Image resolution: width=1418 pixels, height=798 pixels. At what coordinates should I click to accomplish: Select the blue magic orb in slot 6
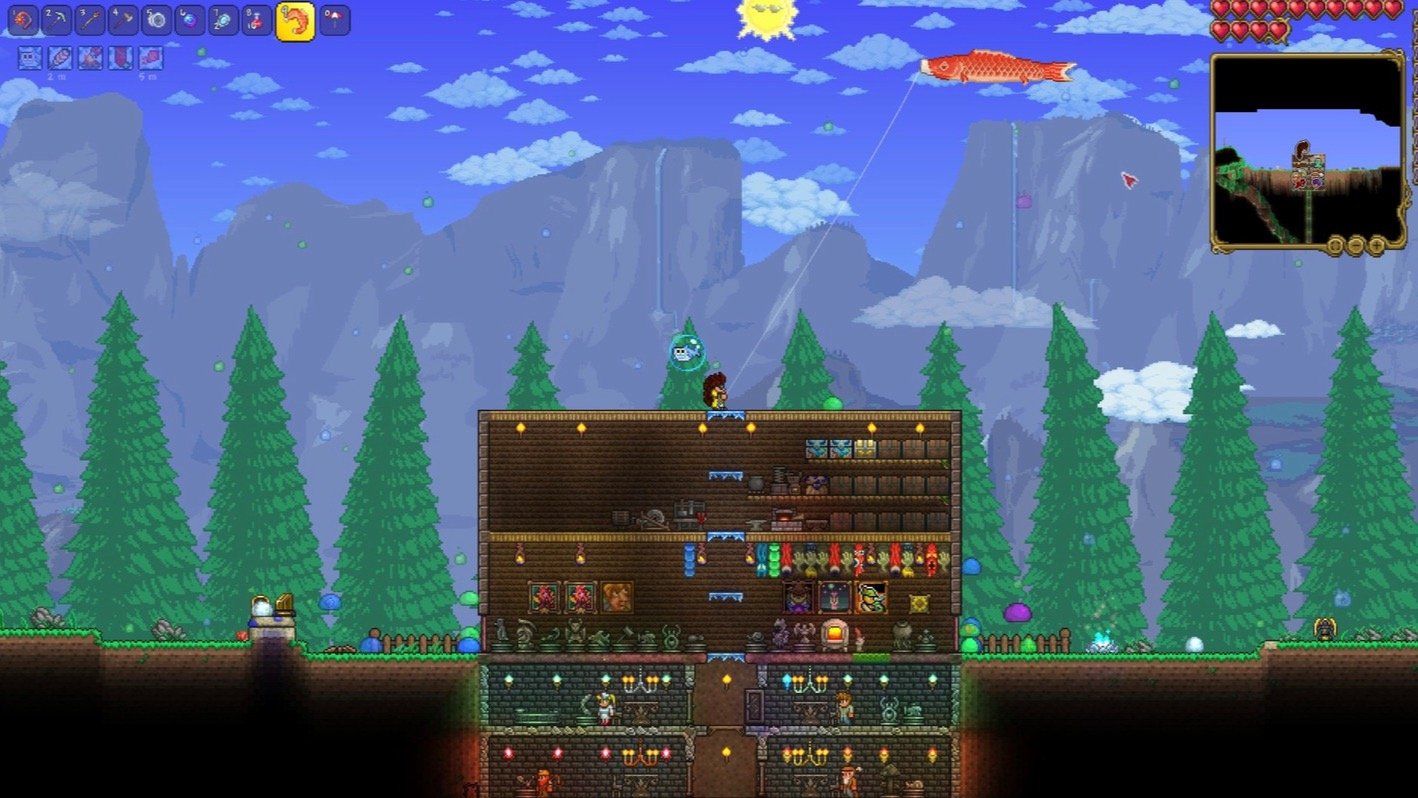point(189,21)
